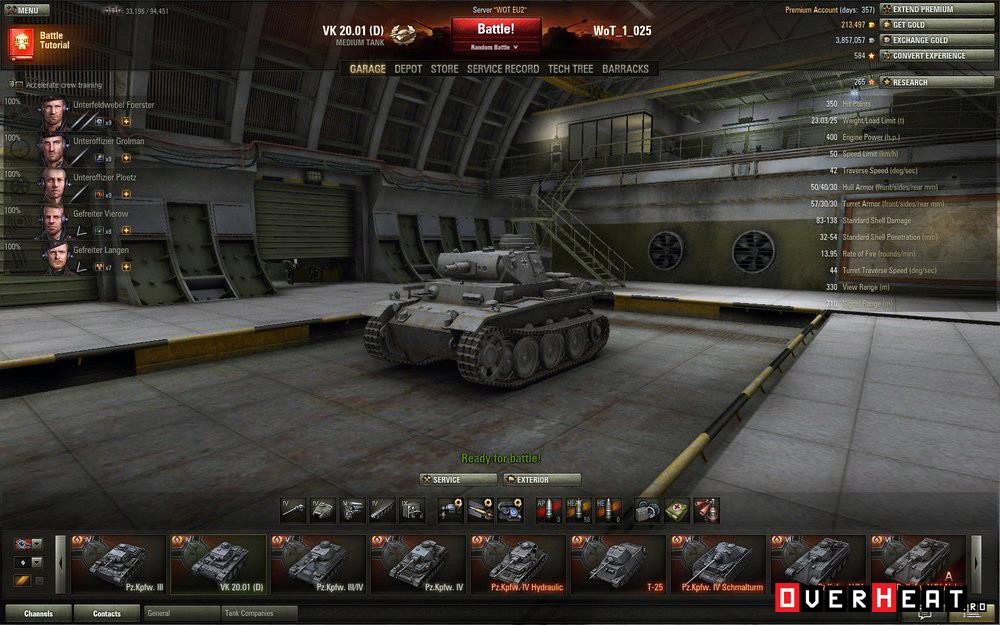Image resolution: width=1000 pixels, height=625 pixels.
Task: Select the T-25 tank in carousel
Action: [x=617, y=564]
